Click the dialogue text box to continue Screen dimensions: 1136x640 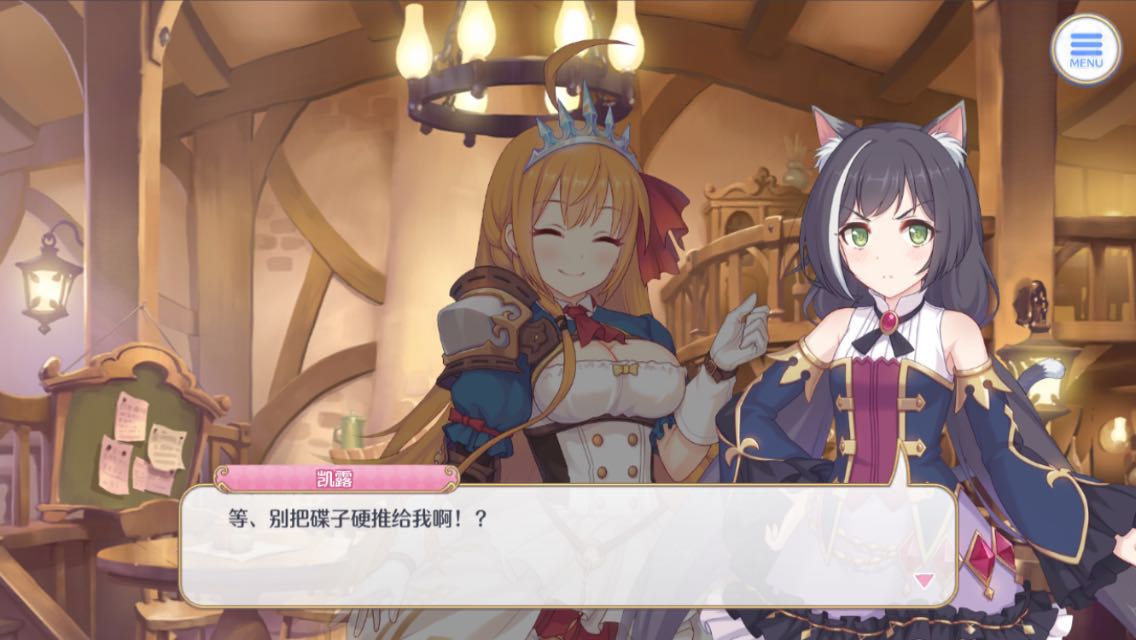pos(567,545)
